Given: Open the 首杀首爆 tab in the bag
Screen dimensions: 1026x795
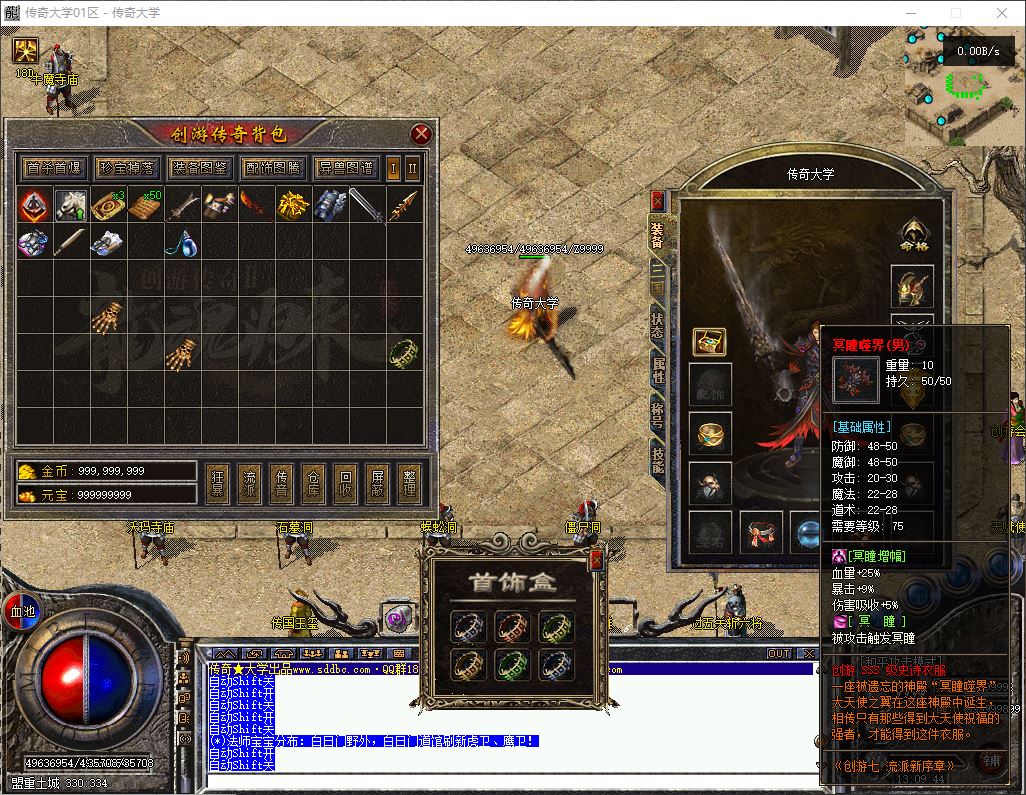Looking at the screenshot, I should click(x=54, y=168).
